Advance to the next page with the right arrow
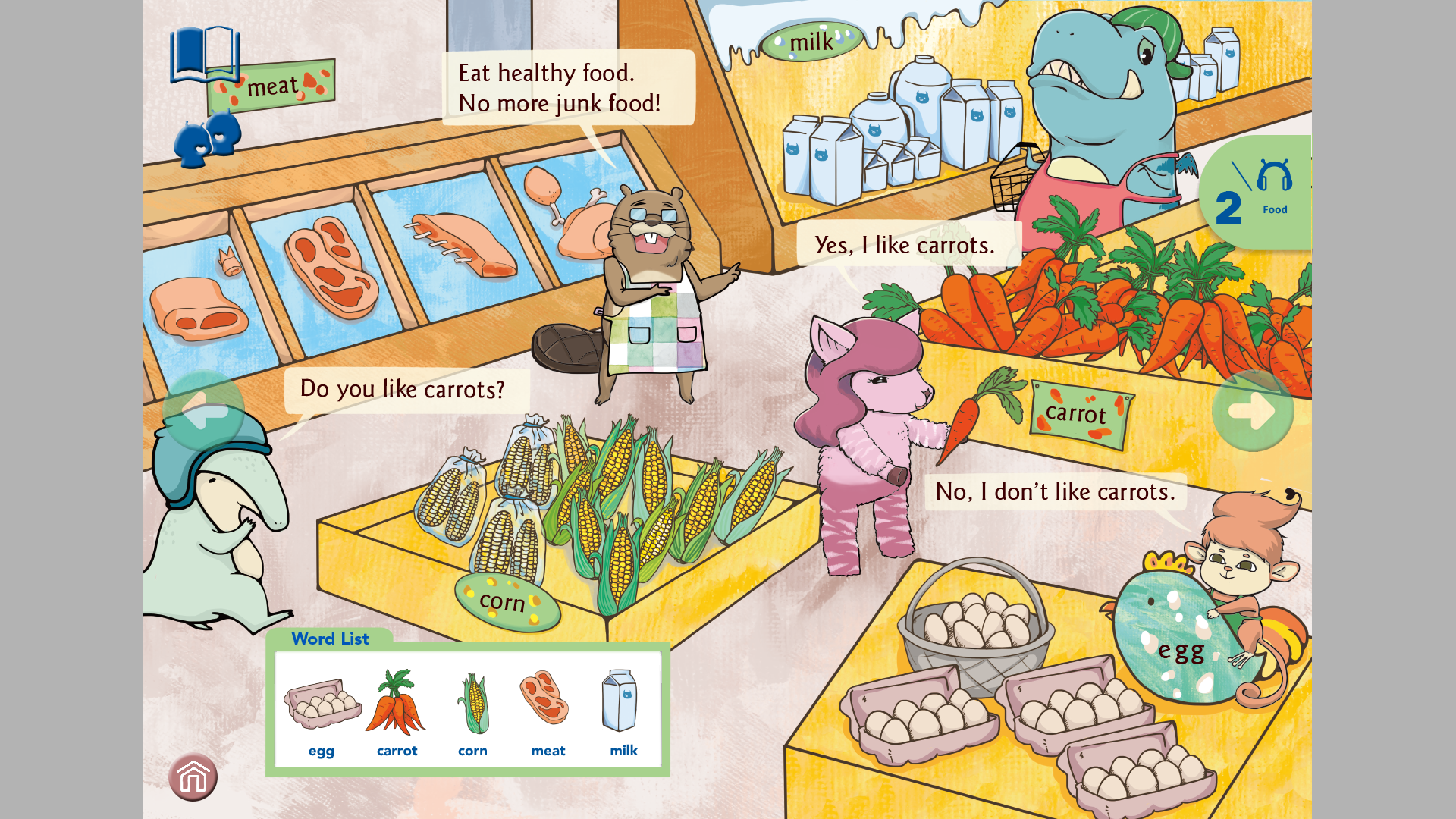Screen dimensions: 1456x819 click(1253, 411)
